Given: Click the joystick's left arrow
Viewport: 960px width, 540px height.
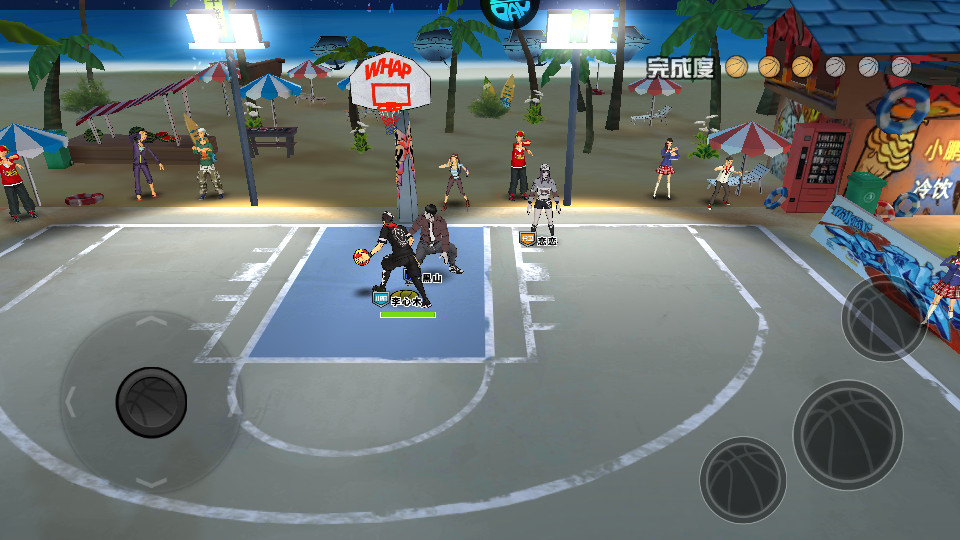Looking at the screenshot, I should 70,402.
